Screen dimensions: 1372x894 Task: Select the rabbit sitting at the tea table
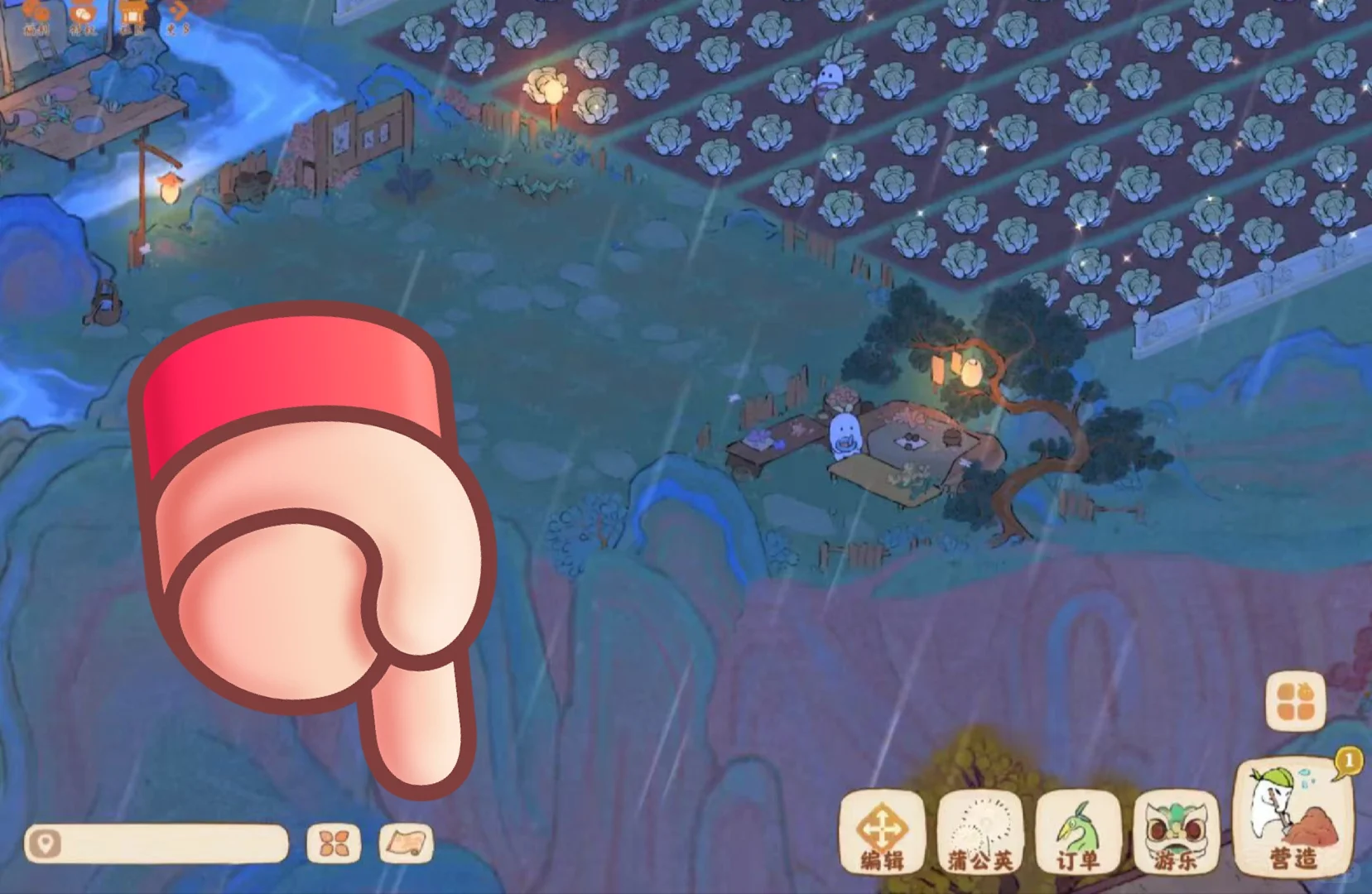[844, 435]
